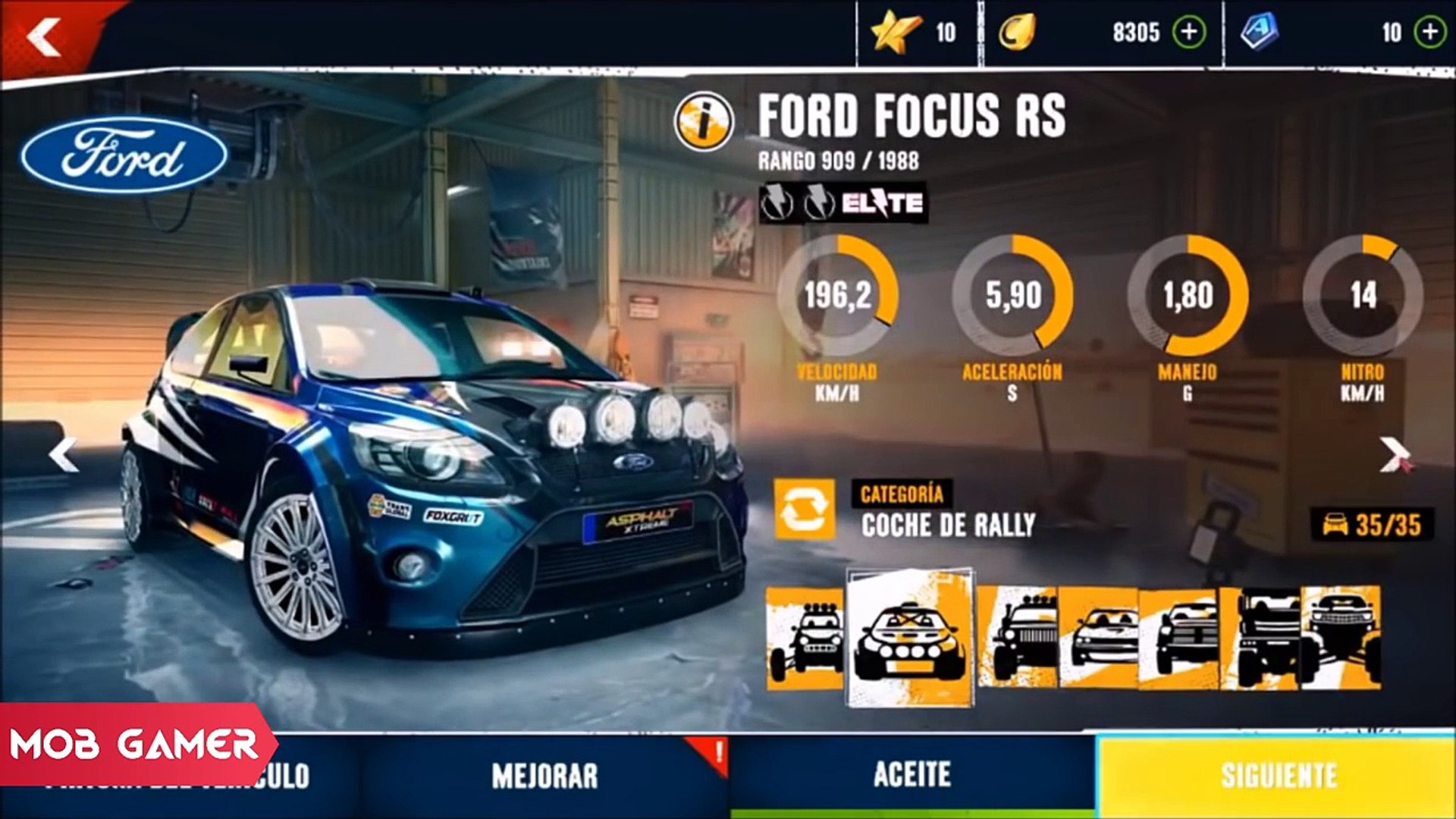This screenshot has width=1456, height=819.
Task: Pick the pickup category thumbnail
Action: pyautogui.click(x=1178, y=639)
